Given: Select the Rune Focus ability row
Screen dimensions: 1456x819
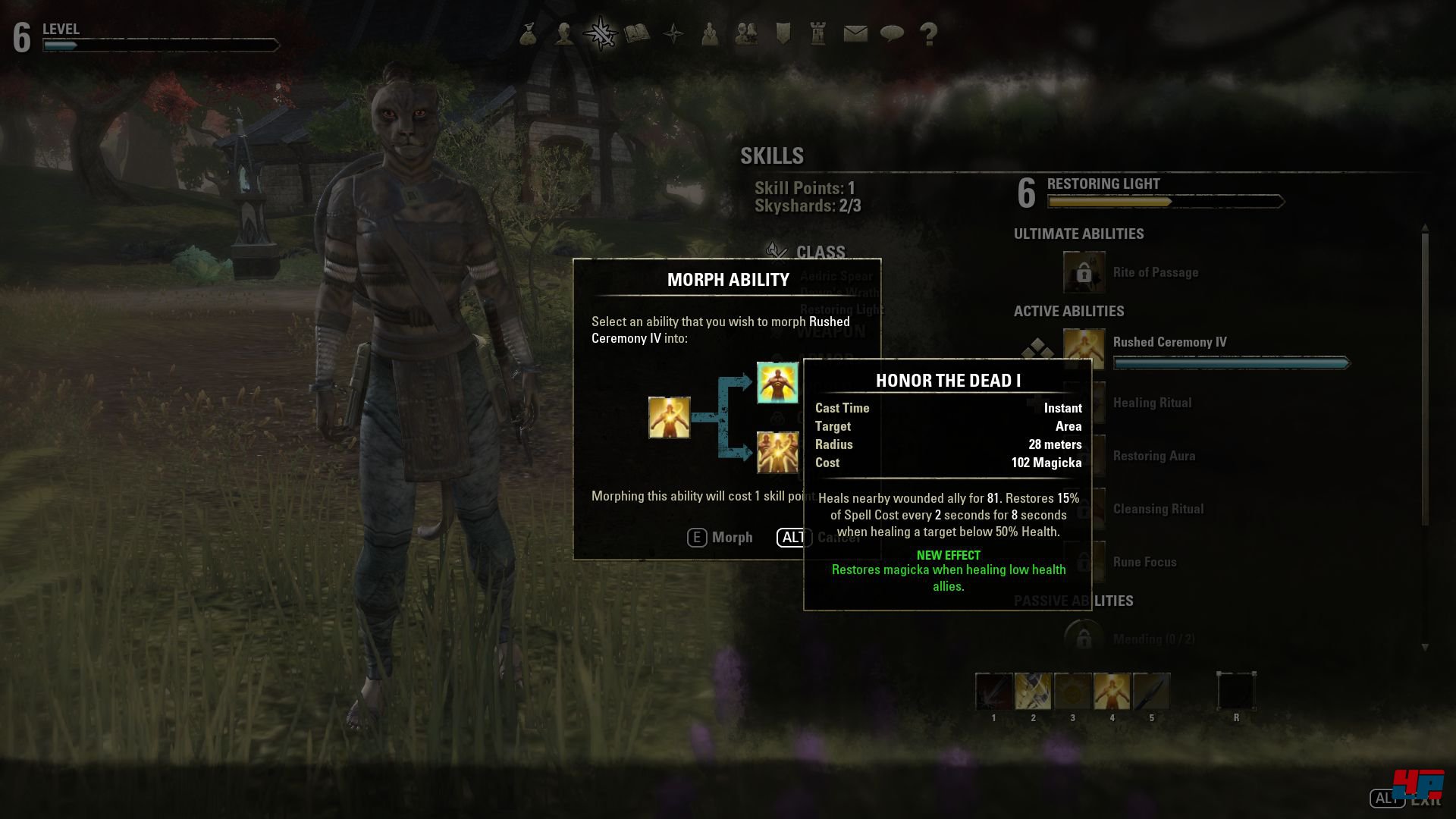Looking at the screenshot, I should click(1144, 562).
